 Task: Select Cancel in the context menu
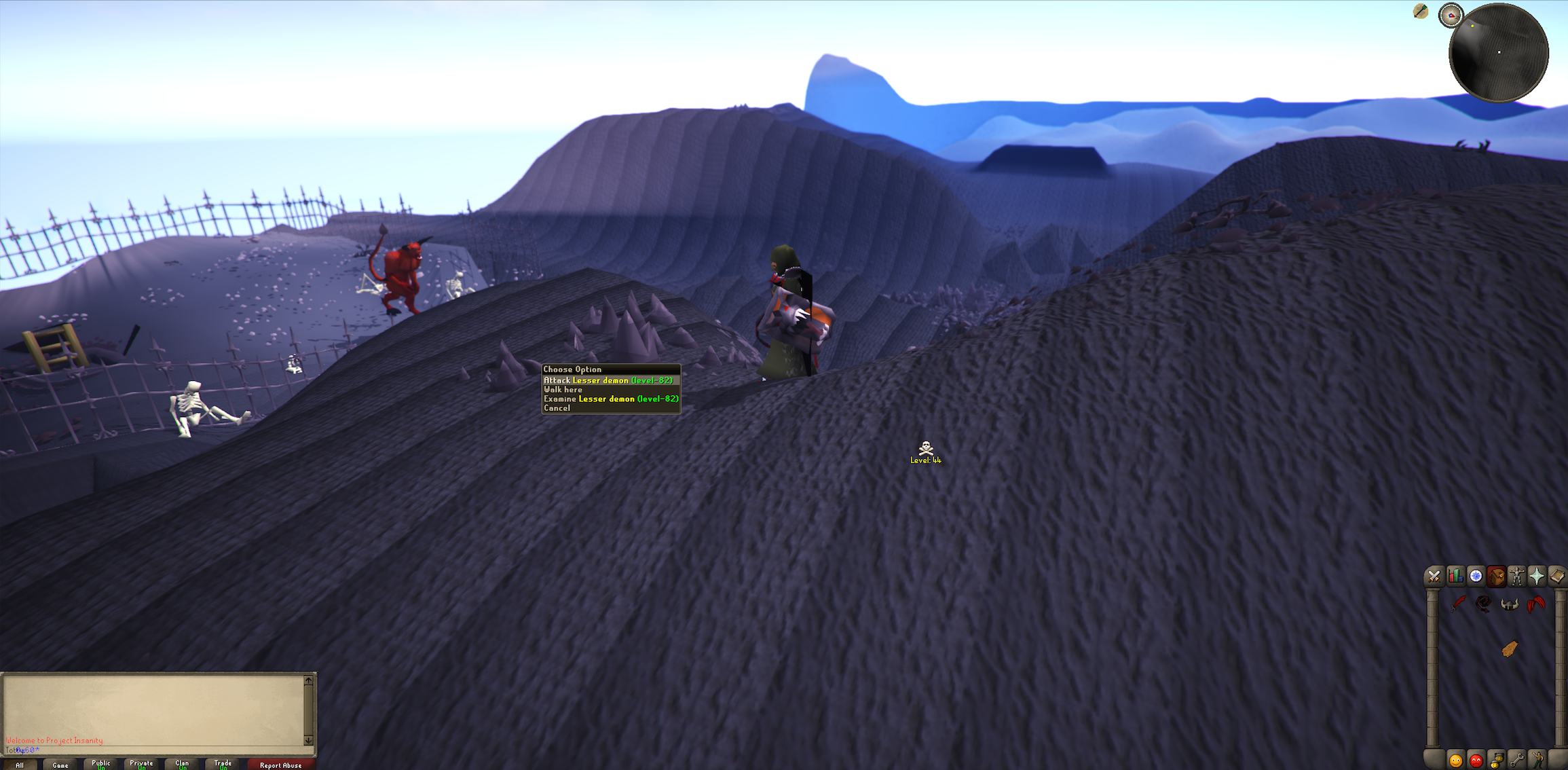pyautogui.click(x=557, y=407)
